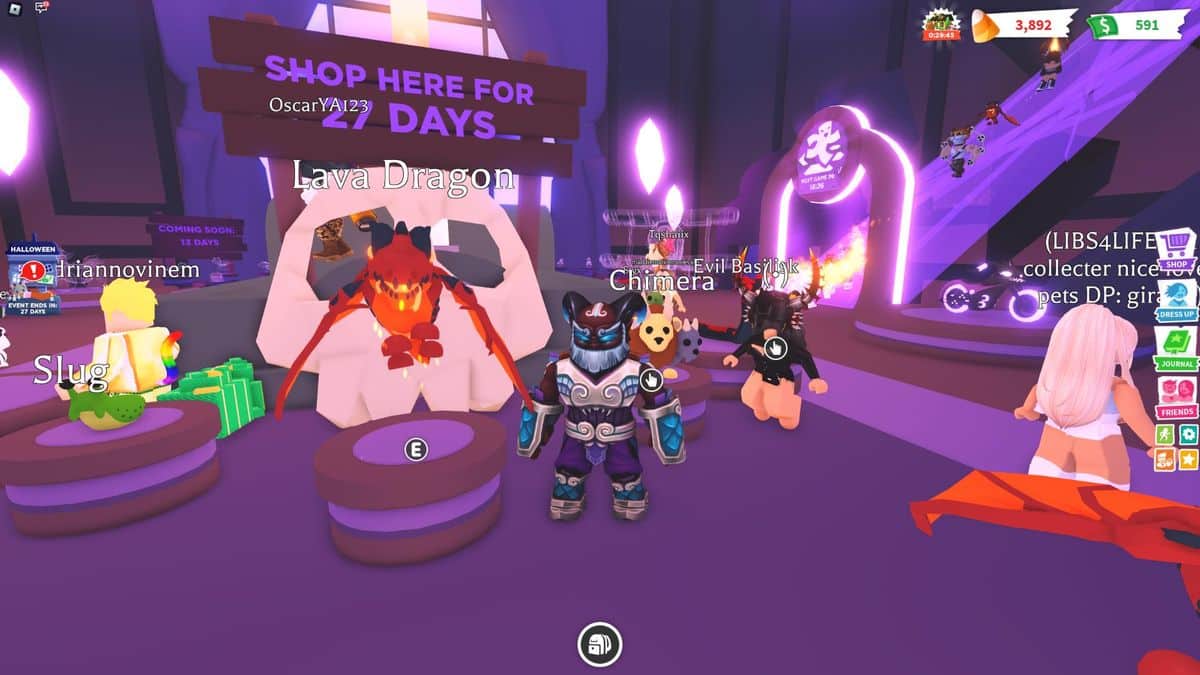Open the Roblox menu
1200x675 pixels.
point(14,8)
